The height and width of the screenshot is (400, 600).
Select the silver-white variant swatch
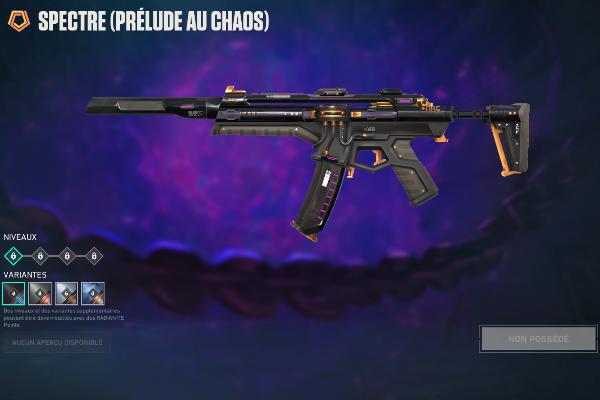tap(67, 293)
